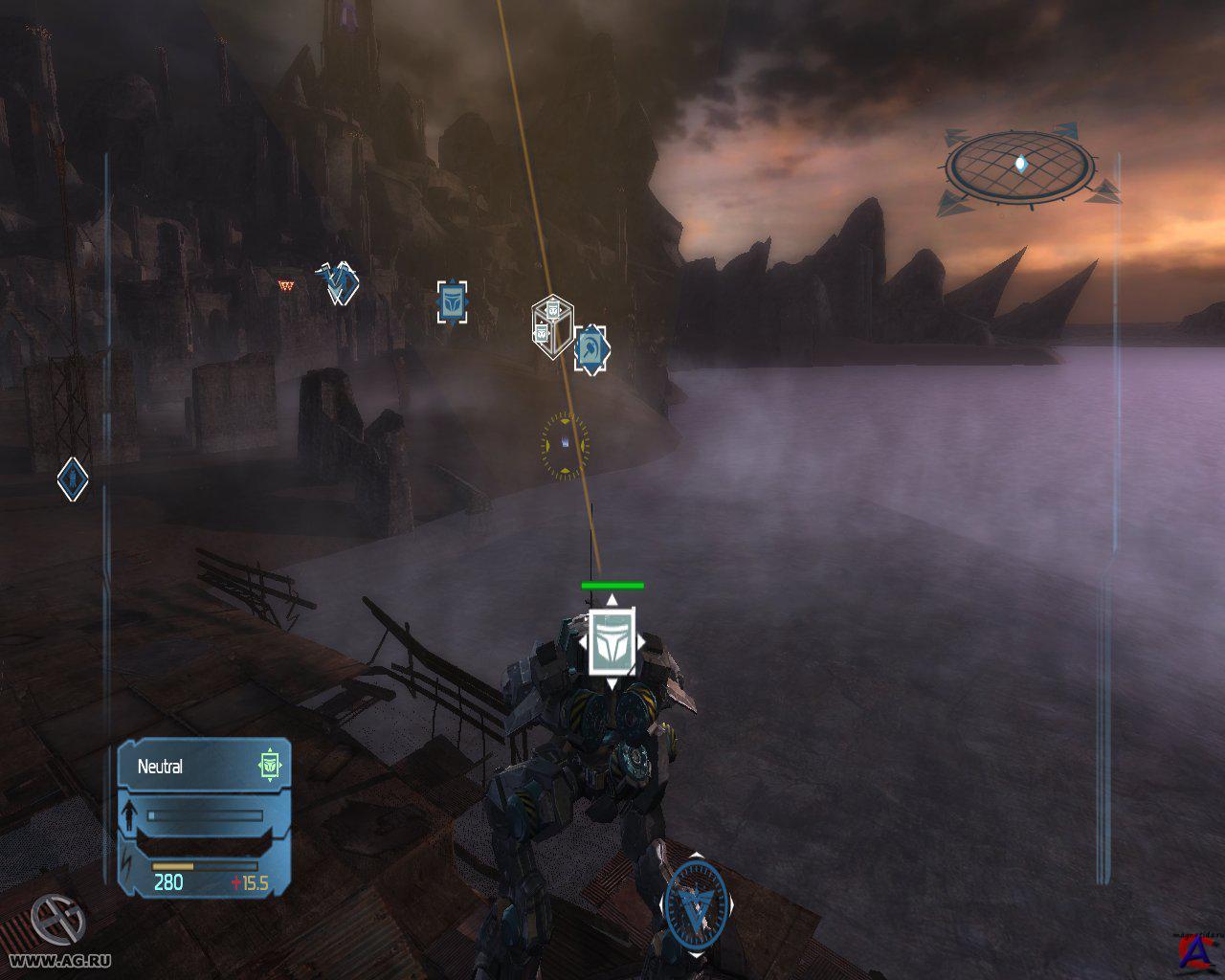Select the blue masked-face unit marker

click(452, 302)
